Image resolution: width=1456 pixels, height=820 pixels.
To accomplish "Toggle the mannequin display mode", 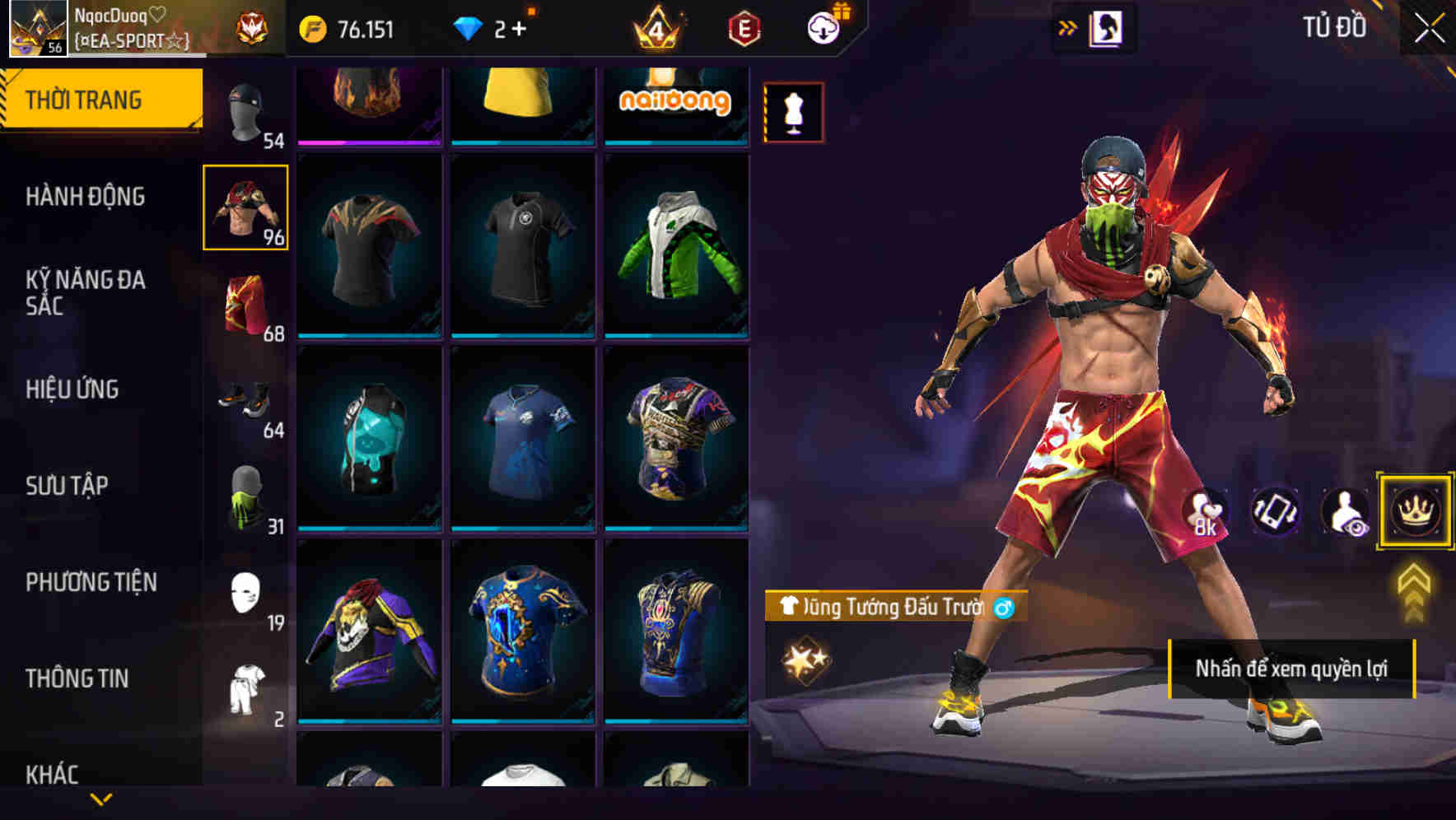I will 793,112.
